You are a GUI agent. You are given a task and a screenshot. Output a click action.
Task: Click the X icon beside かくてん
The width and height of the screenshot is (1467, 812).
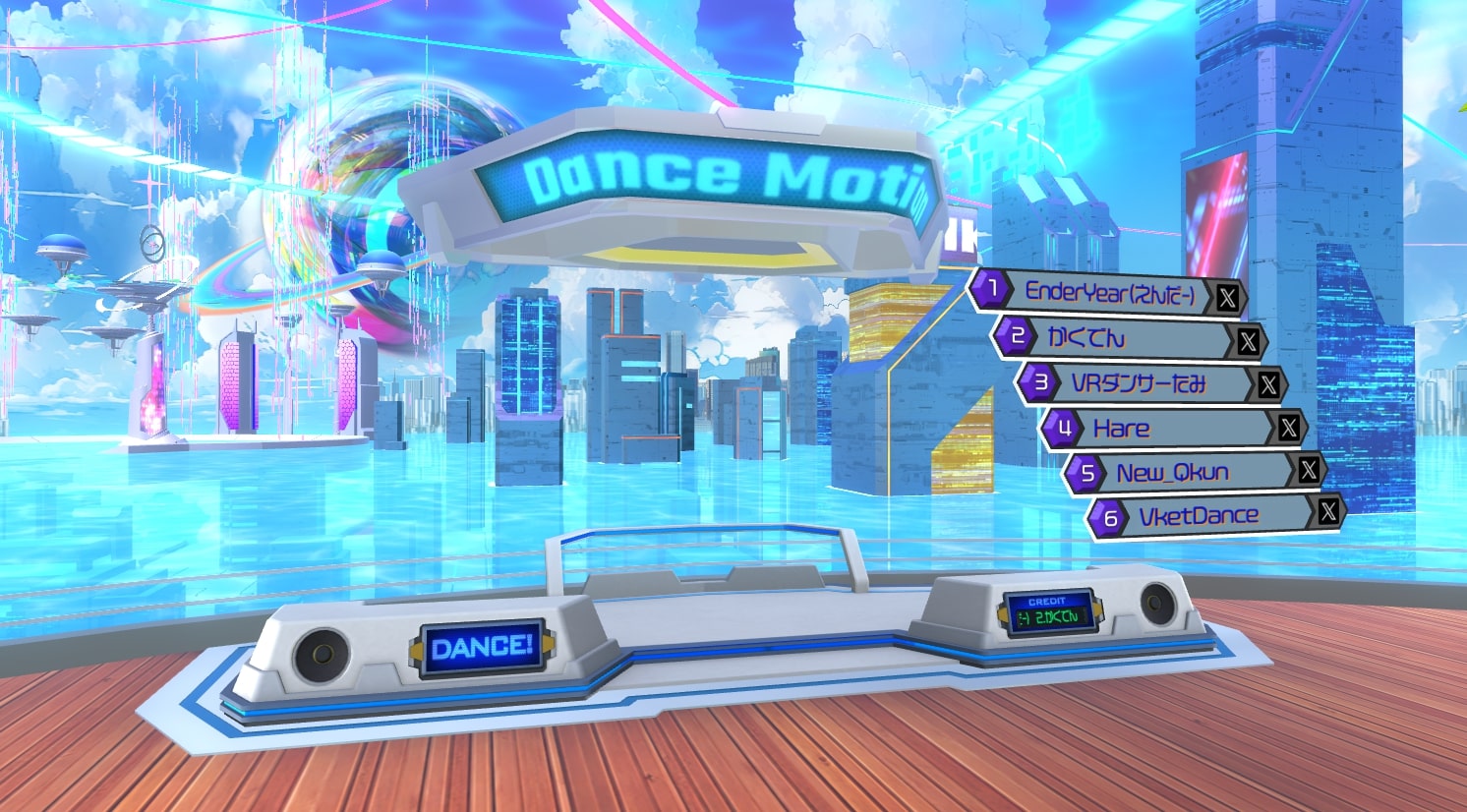click(x=1248, y=341)
